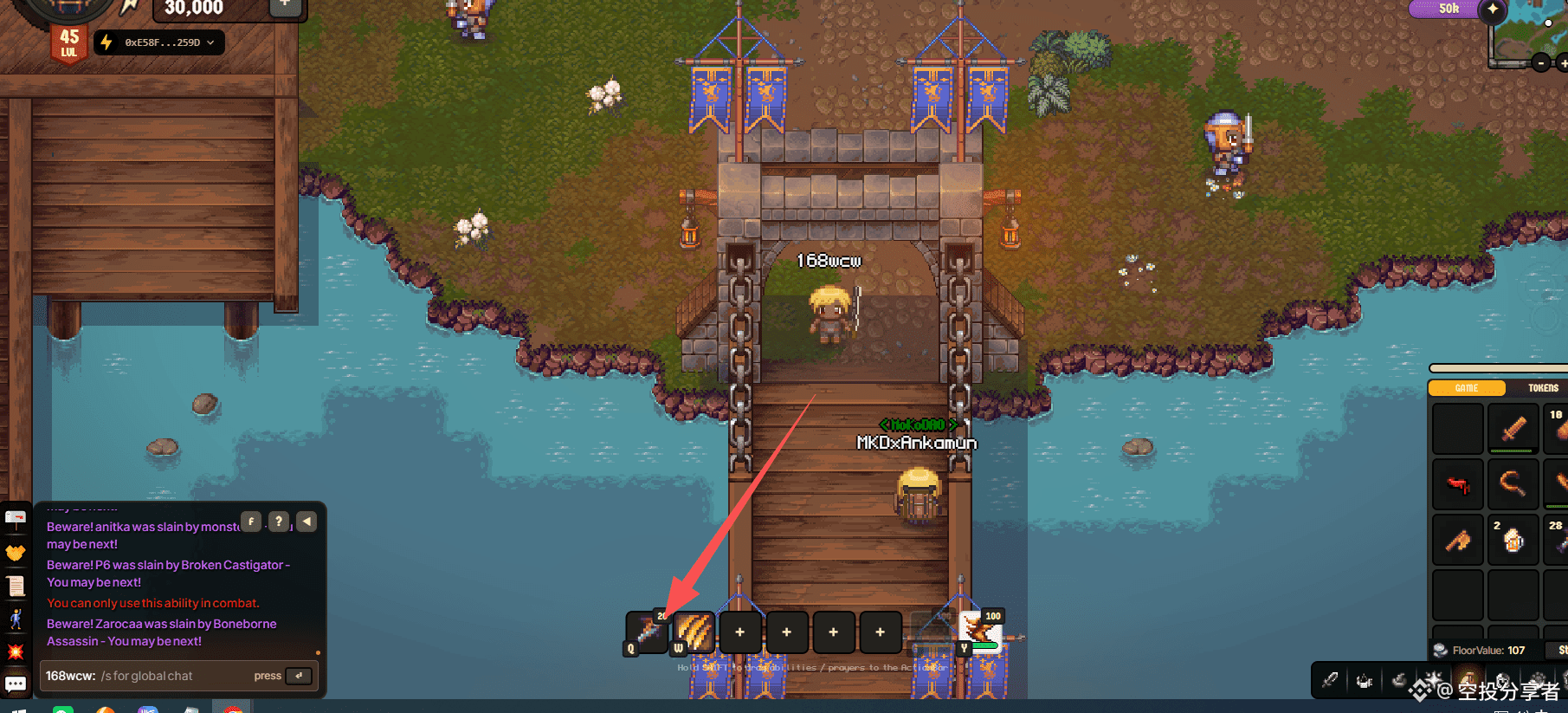Viewport: 1568px width, 713px height.
Task: Open the wallet address dropdown 0xE58F...259D
Action: click(160, 42)
